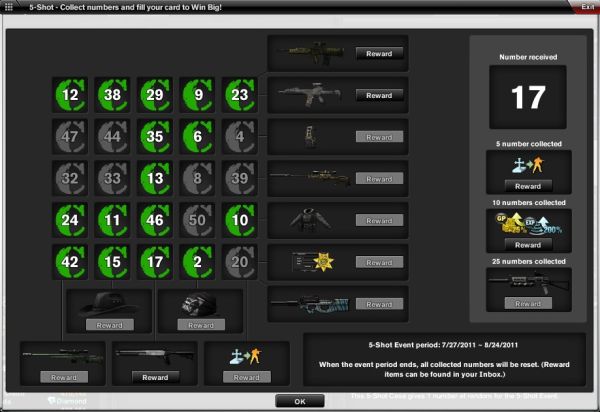Select number tile 46 on the card

(152, 220)
